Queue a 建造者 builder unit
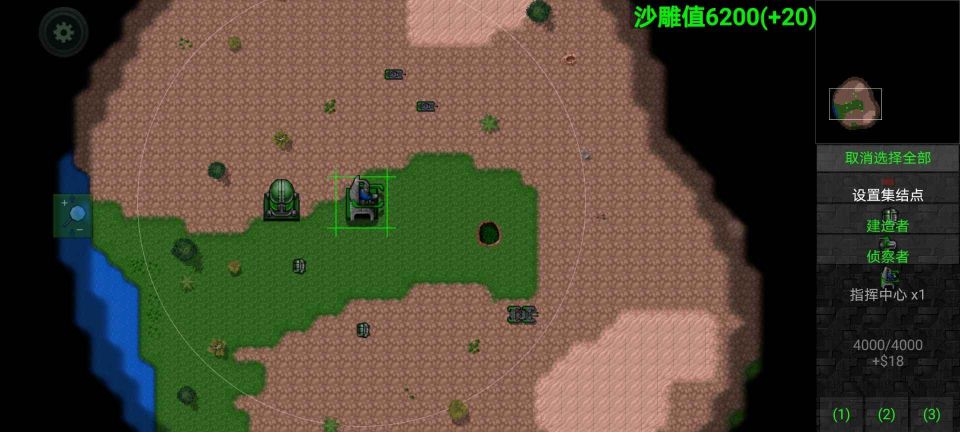Image resolution: width=960 pixels, height=432 pixels. [x=887, y=222]
